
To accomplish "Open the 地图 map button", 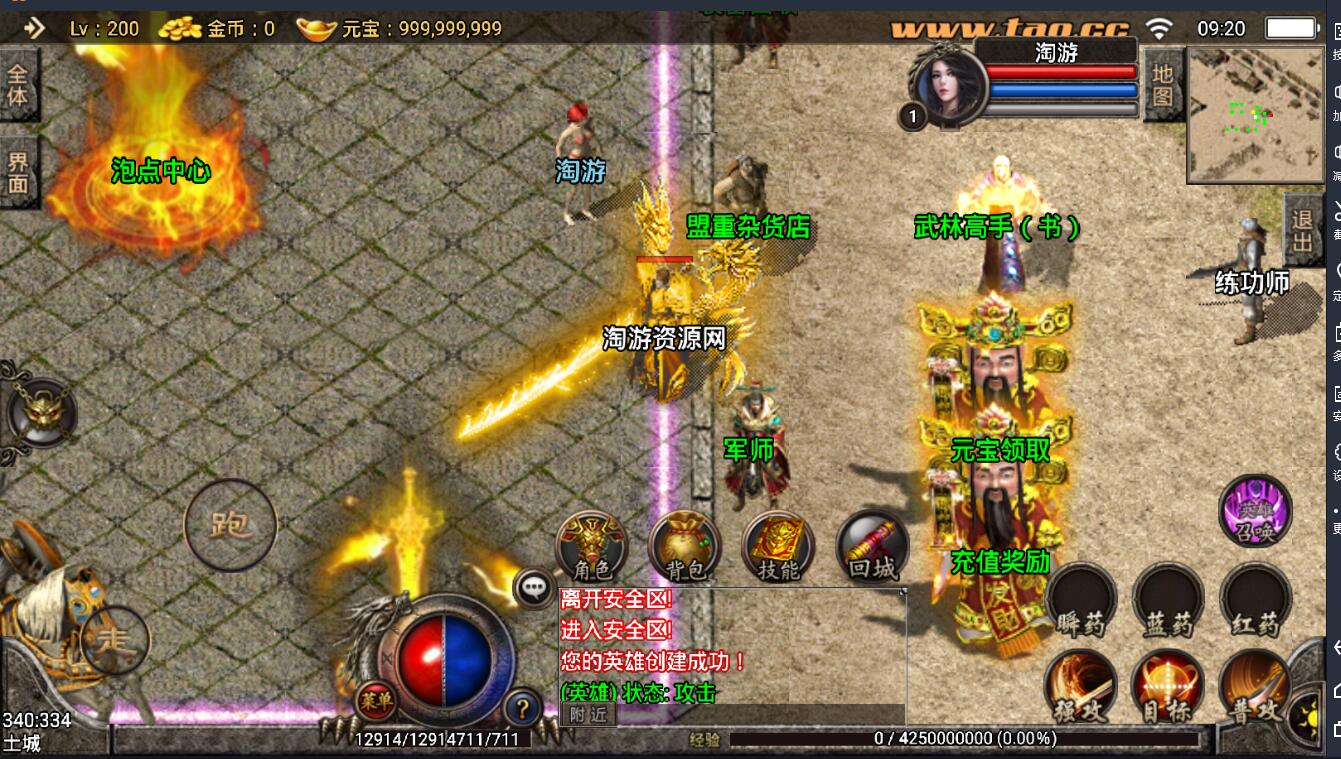I will coord(1162,86).
